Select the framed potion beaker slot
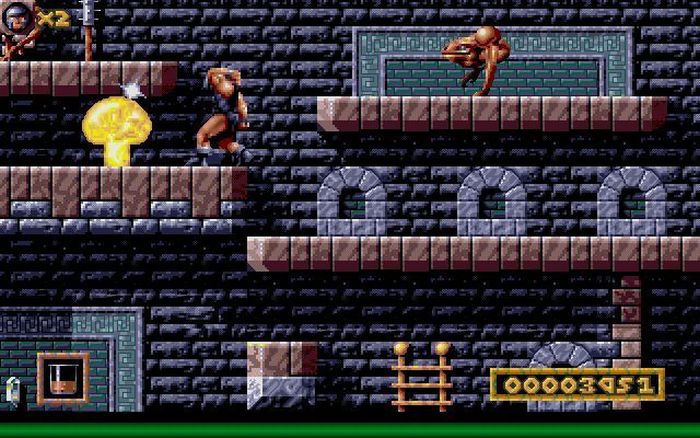Image resolution: width=700 pixels, height=438 pixels. [62, 378]
